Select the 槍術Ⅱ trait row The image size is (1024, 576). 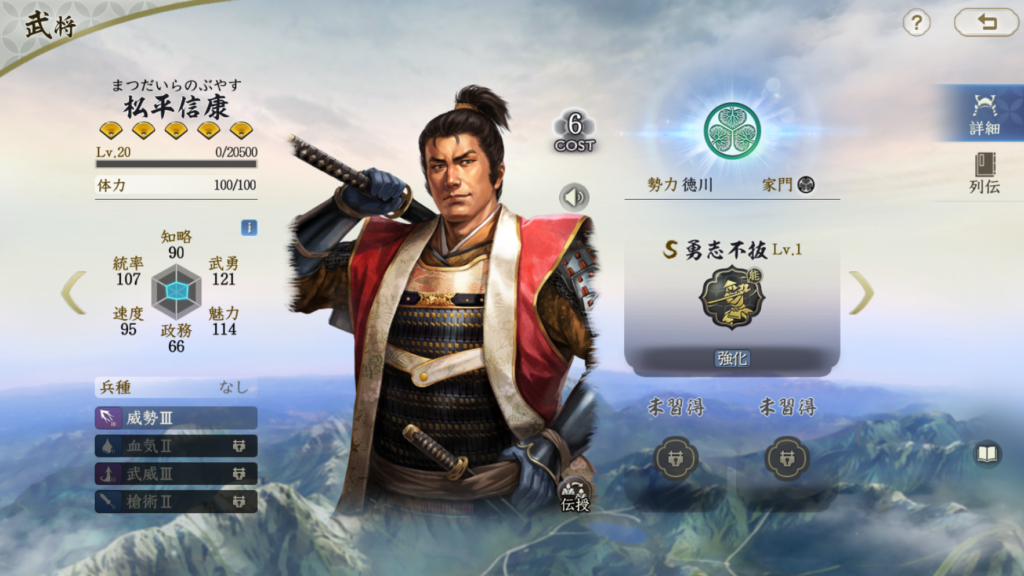point(176,500)
